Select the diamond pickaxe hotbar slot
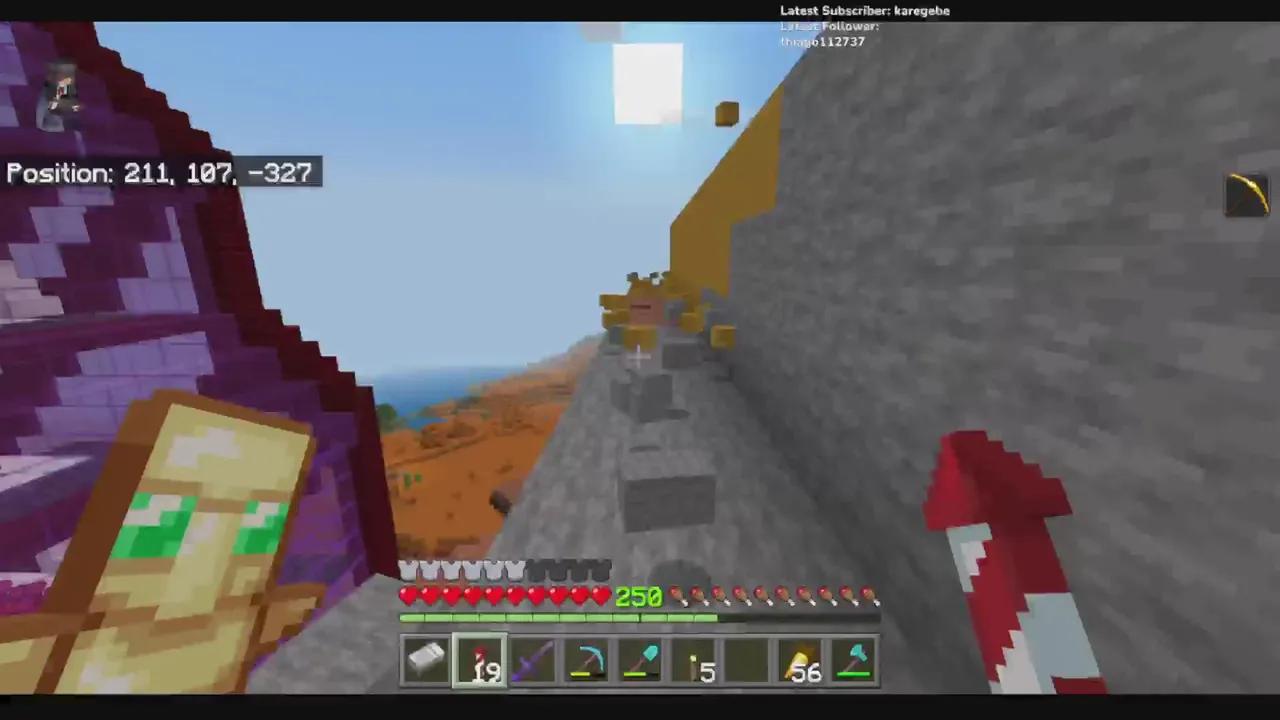The height and width of the screenshot is (720, 1280). pos(587,660)
